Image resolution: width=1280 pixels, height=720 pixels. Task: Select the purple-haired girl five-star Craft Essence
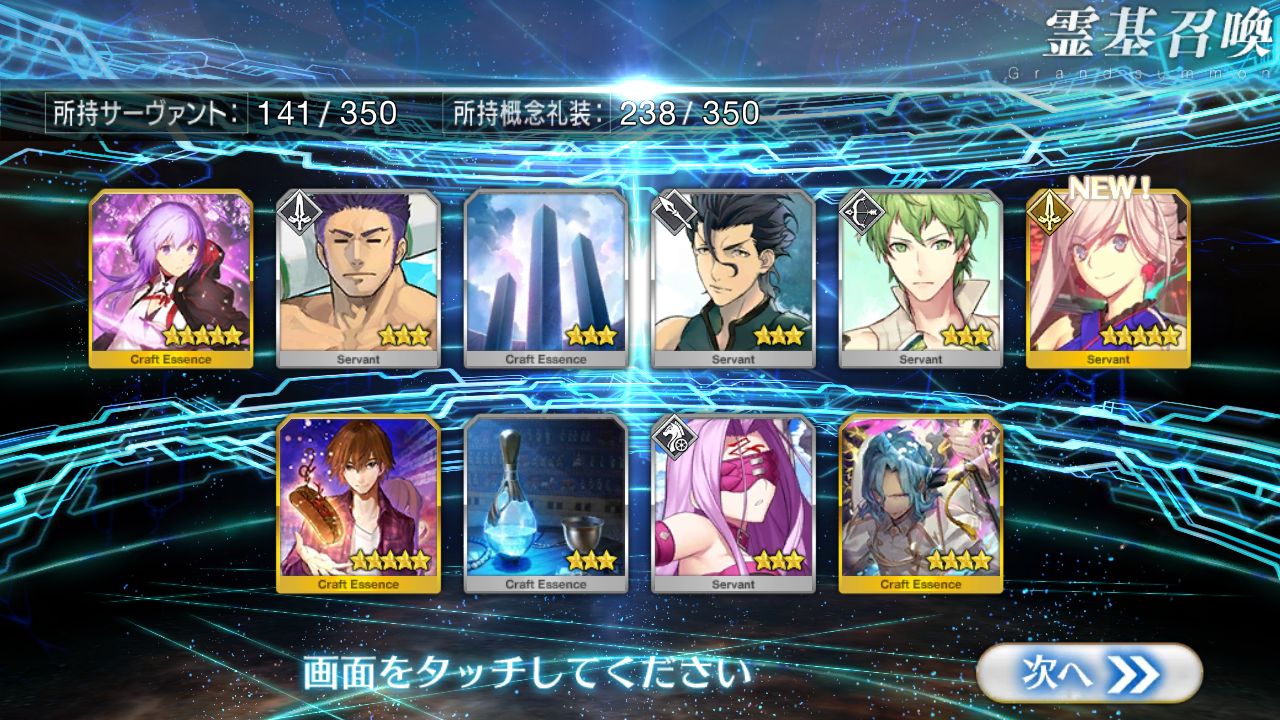pyautogui.click(x=171, y=278)
